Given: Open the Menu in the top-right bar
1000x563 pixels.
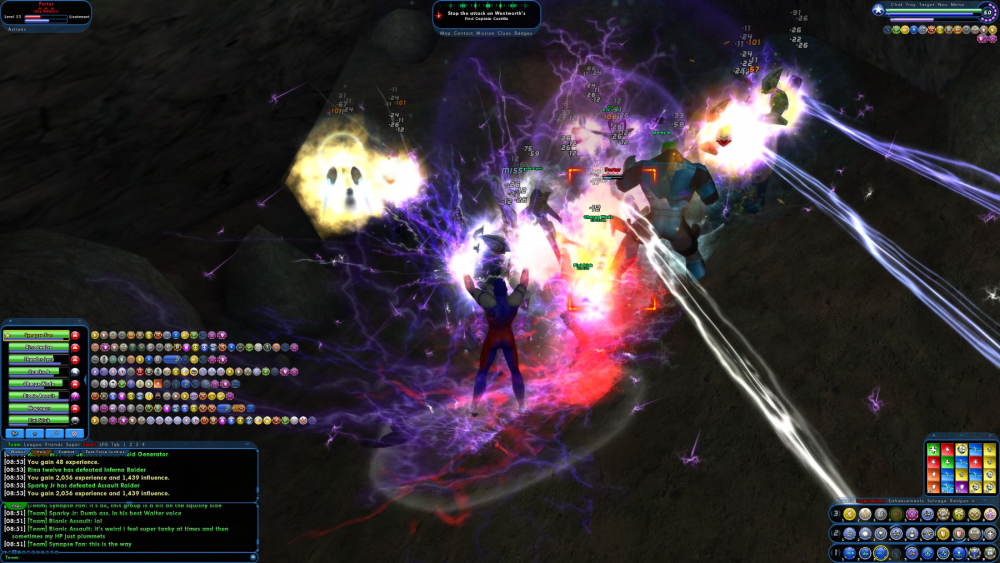Looking at the screenshot, I should pos(958,4).
